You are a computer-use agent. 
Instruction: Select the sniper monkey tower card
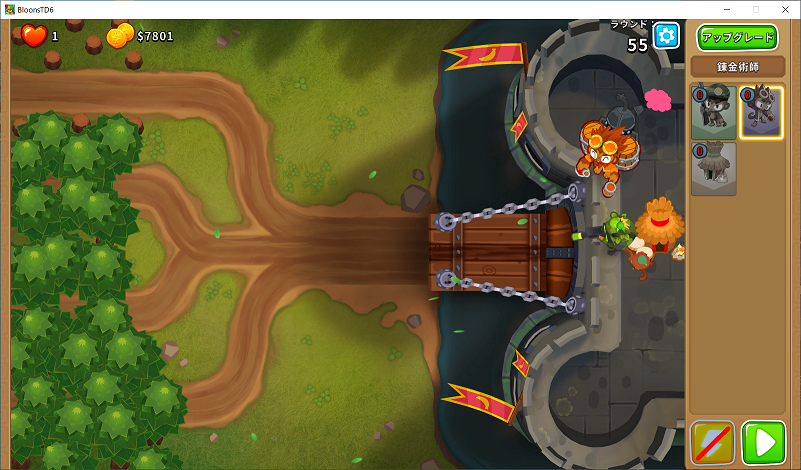[x=713, y=112]
